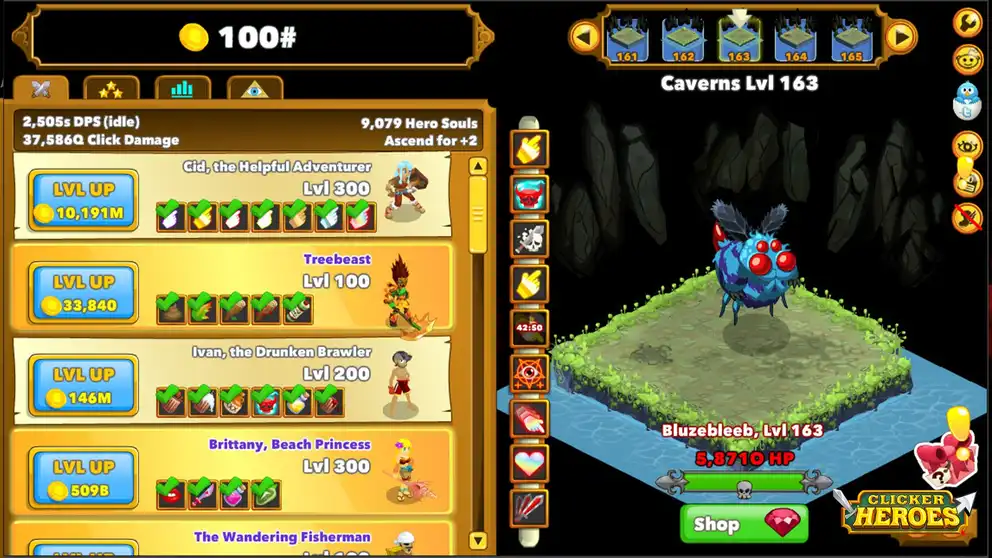
Task: Select the crossed swords heroes tab
Action: [41, 90]
